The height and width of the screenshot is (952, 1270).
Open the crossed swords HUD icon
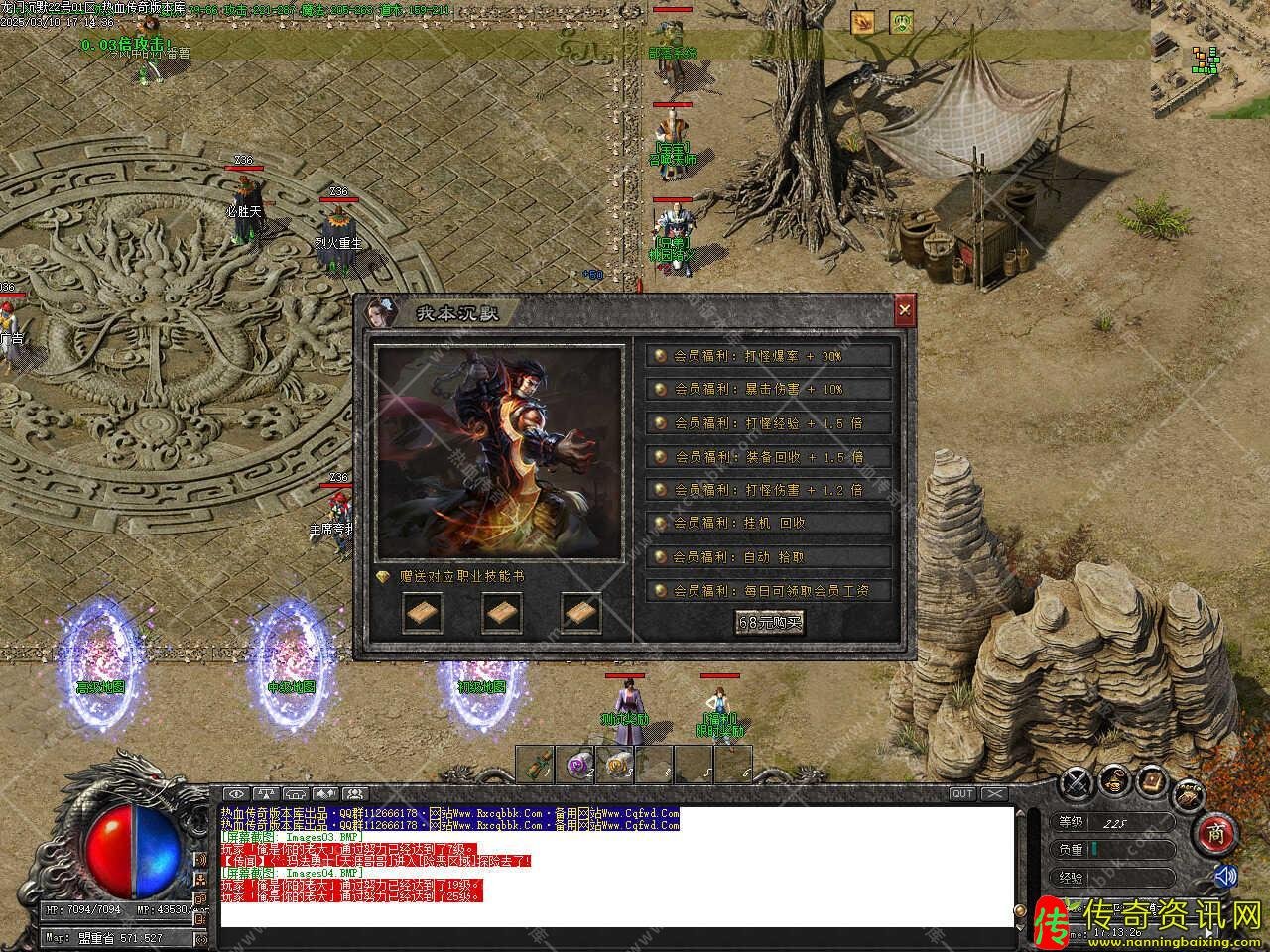click(x=1077, y=783)
